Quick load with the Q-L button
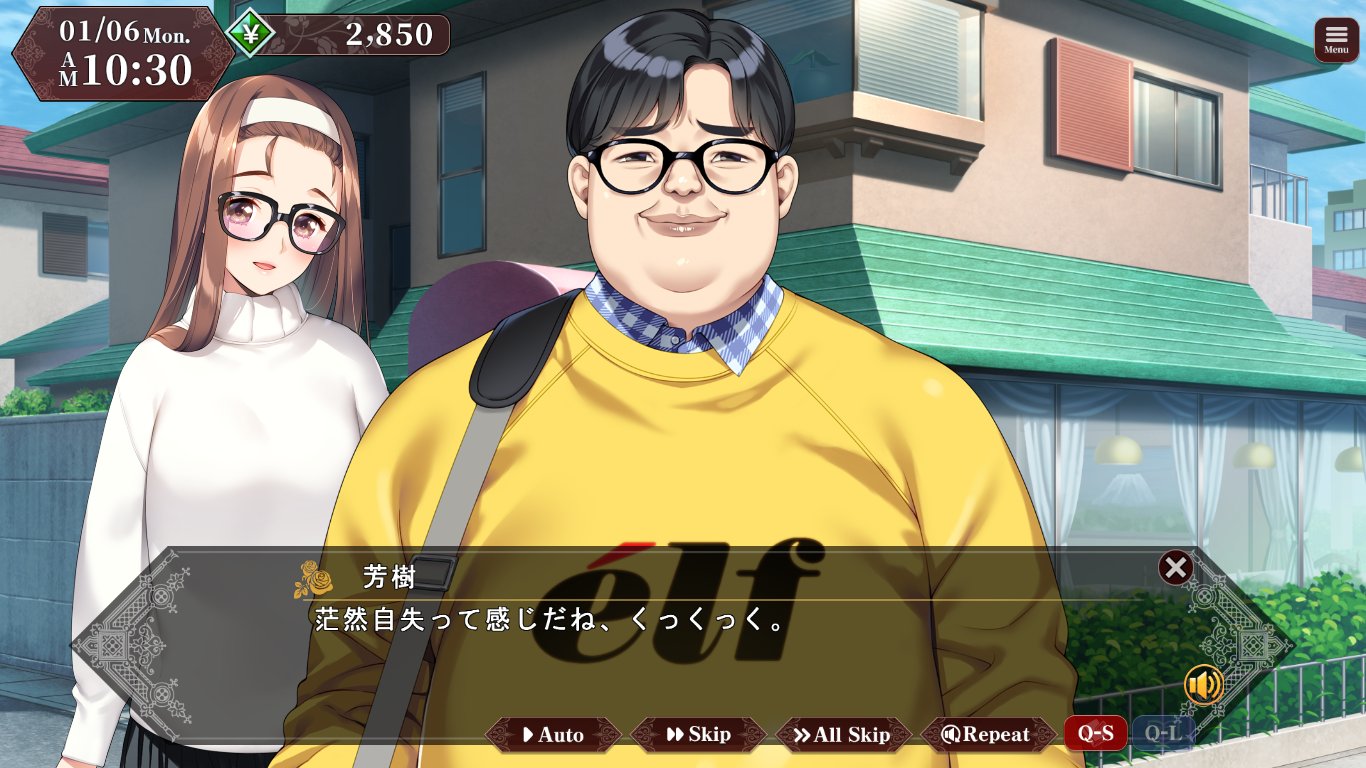 1163,734
